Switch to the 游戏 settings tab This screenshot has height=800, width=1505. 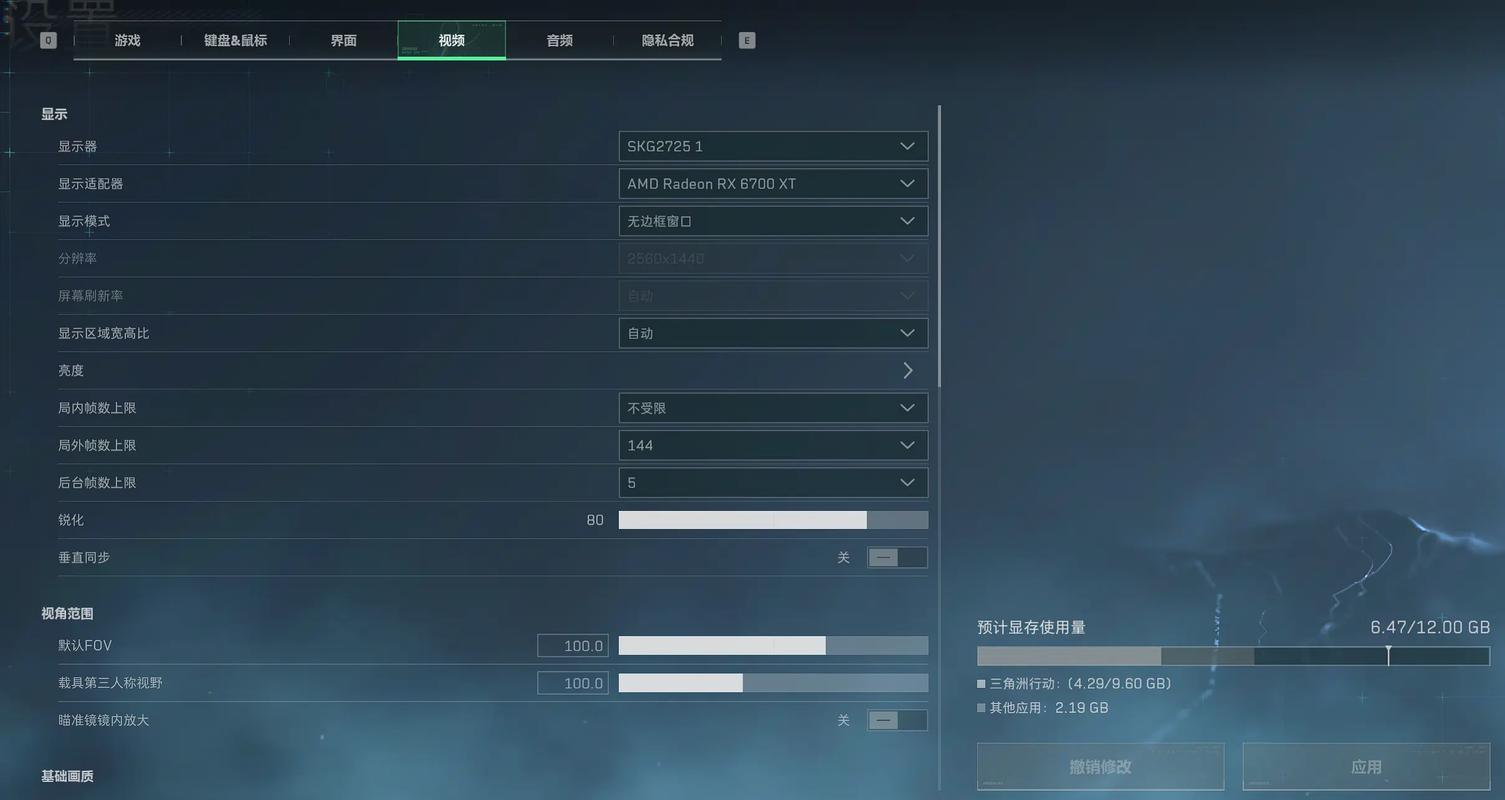[x=127, y=40]
